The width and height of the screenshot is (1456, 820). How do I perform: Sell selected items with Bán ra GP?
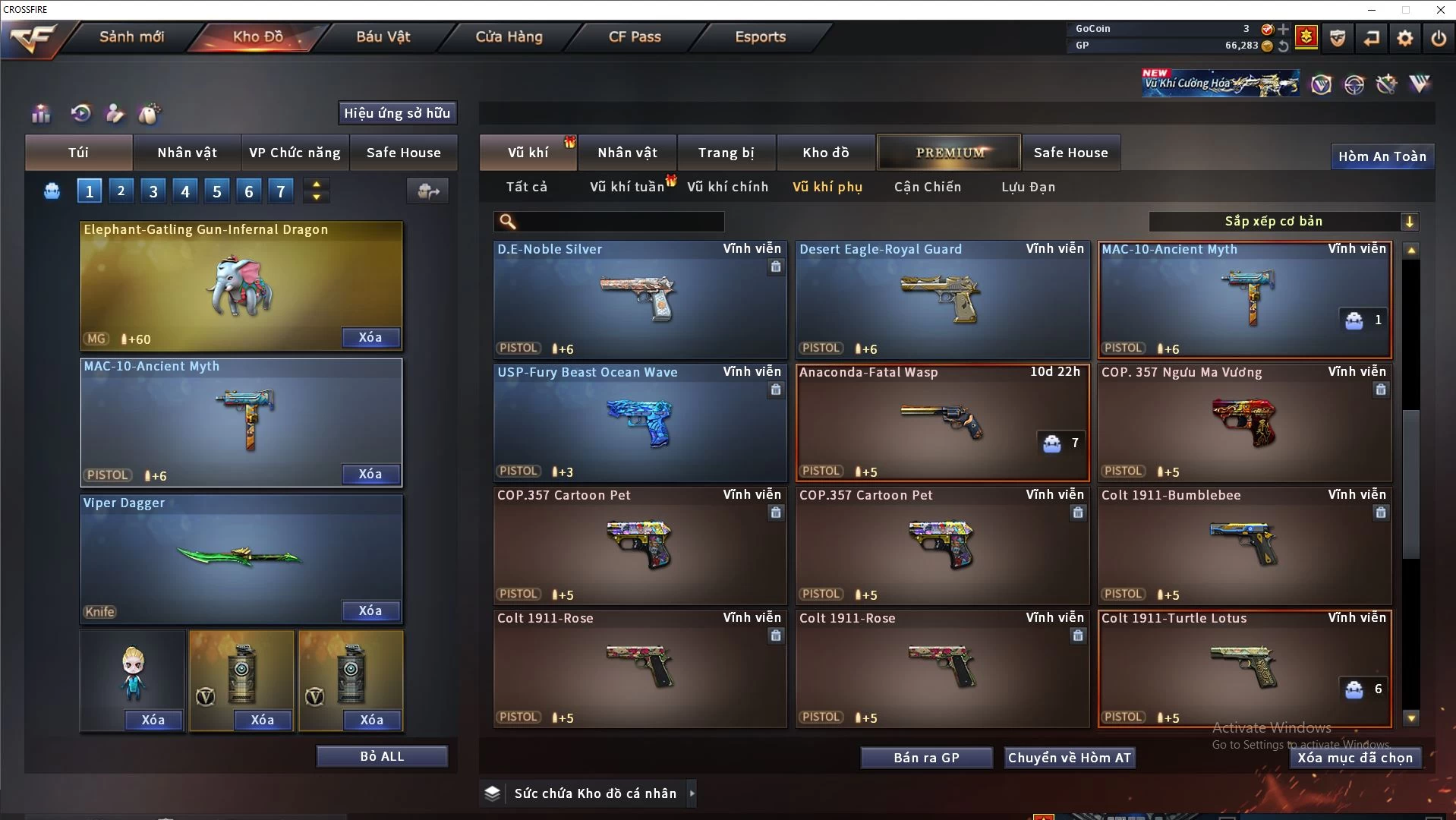click(x=926, y=758)
